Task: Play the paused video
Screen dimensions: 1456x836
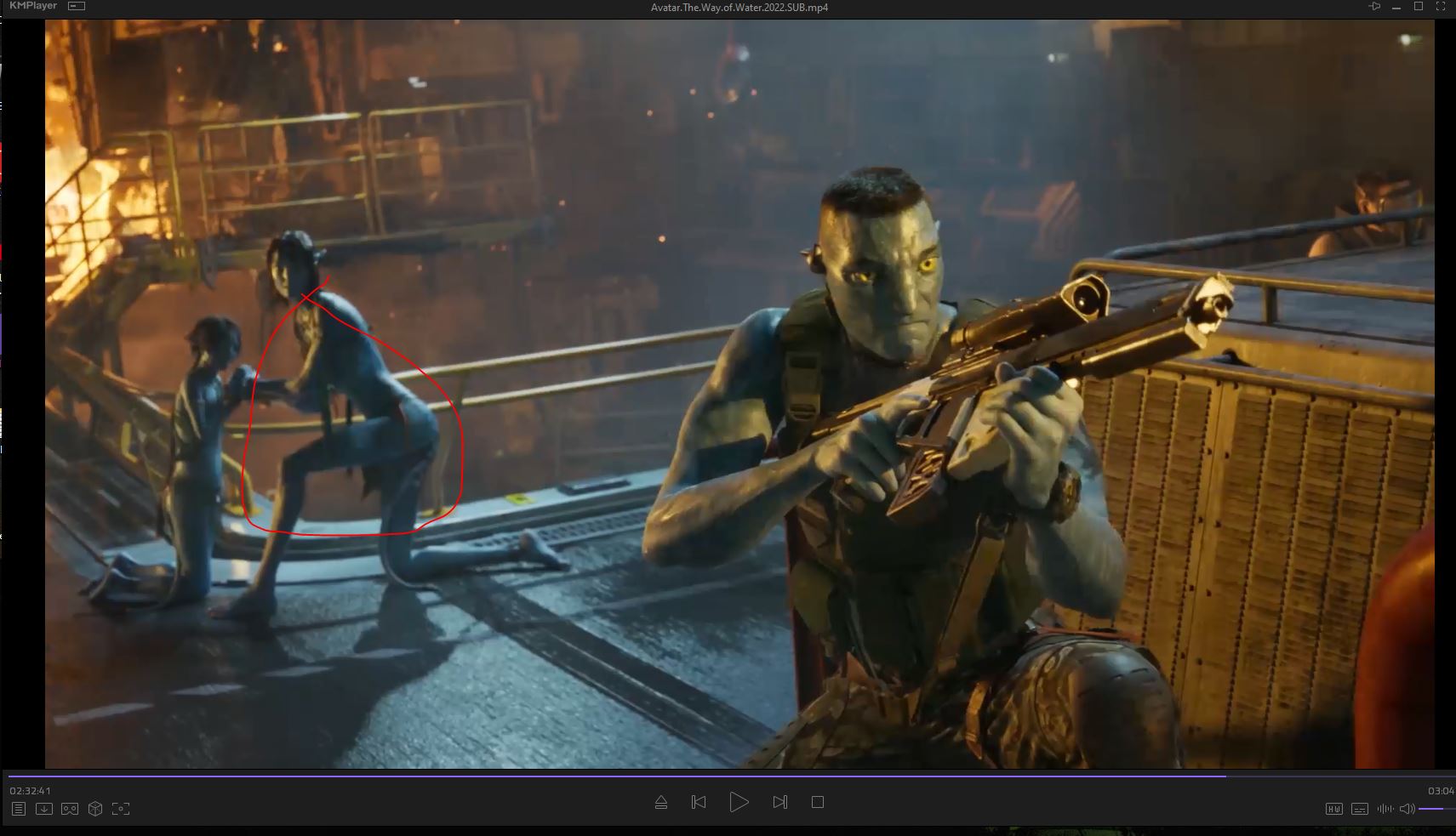Action: tap(739, 802)
